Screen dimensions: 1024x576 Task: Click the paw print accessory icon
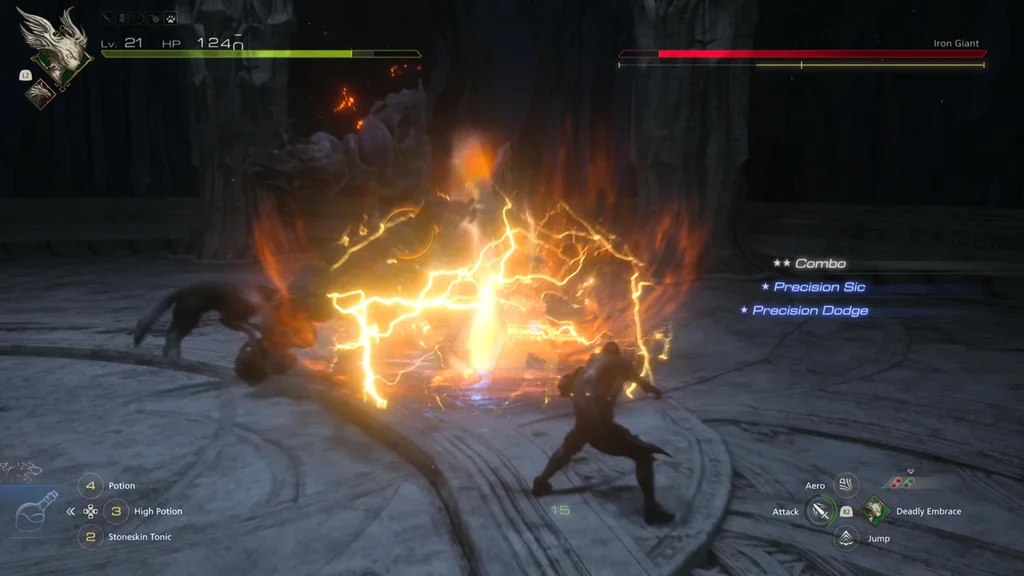[171, 18]
